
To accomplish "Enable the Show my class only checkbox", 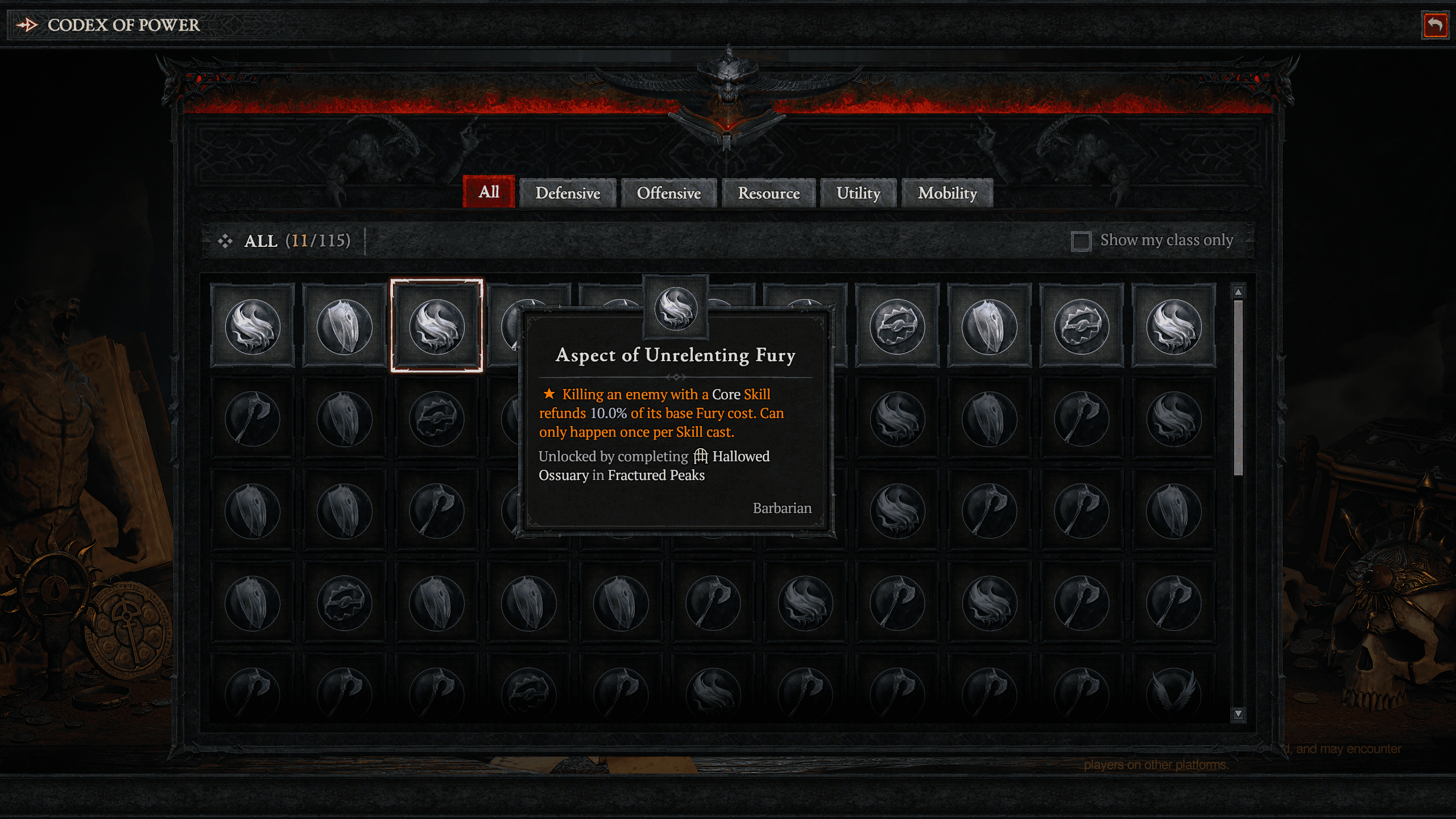I will 1082,241.
